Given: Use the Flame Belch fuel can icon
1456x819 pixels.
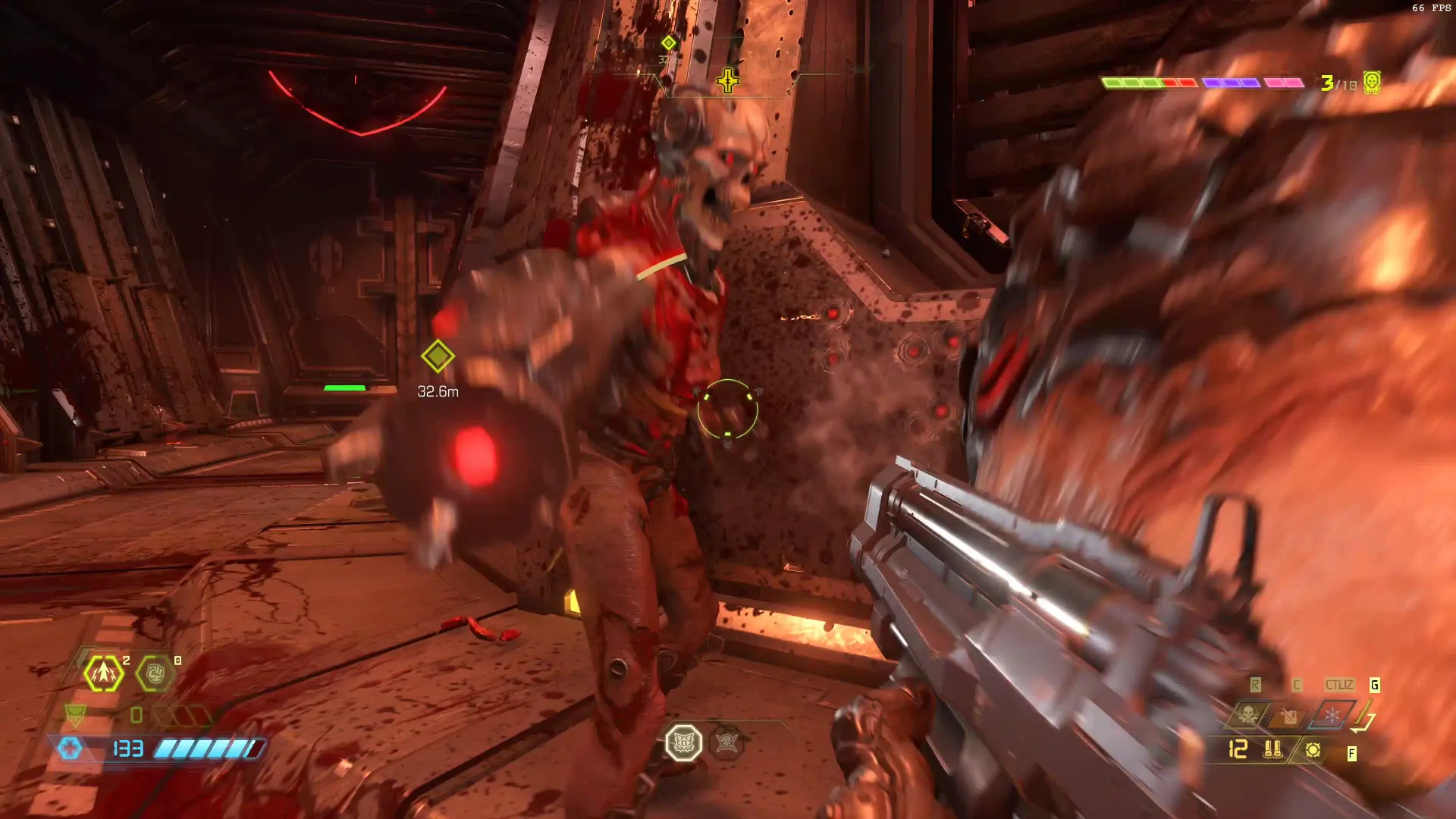Looking at the screenshot, I should 1289,714.
